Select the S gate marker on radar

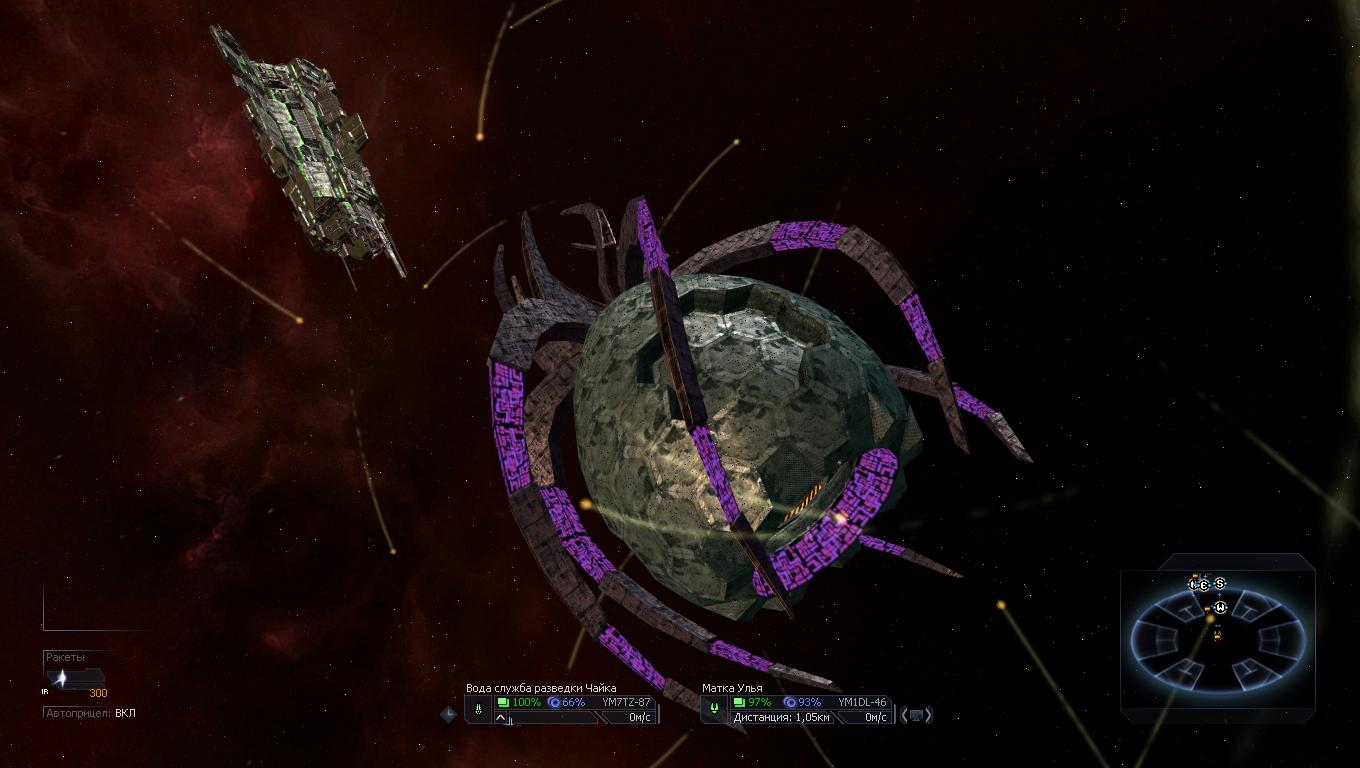1220,584
